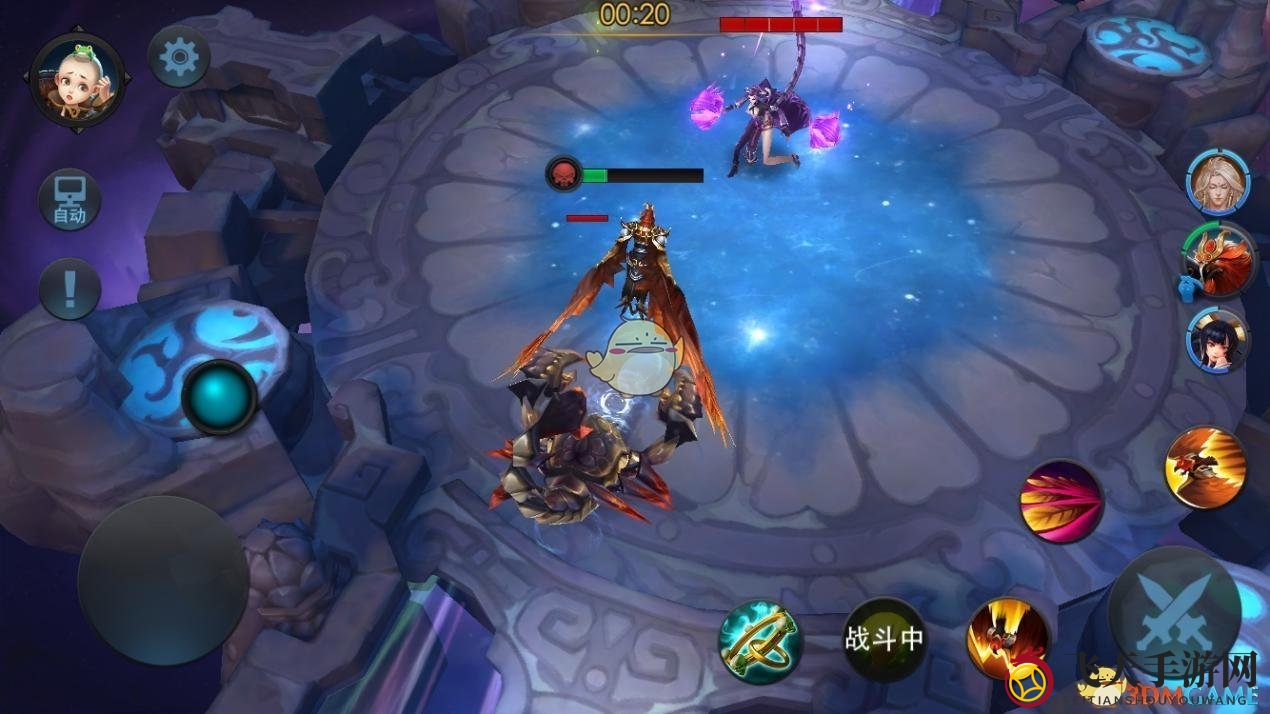Tap the child avatar portrait
1270x714 pixels.
tap(77, 79)
